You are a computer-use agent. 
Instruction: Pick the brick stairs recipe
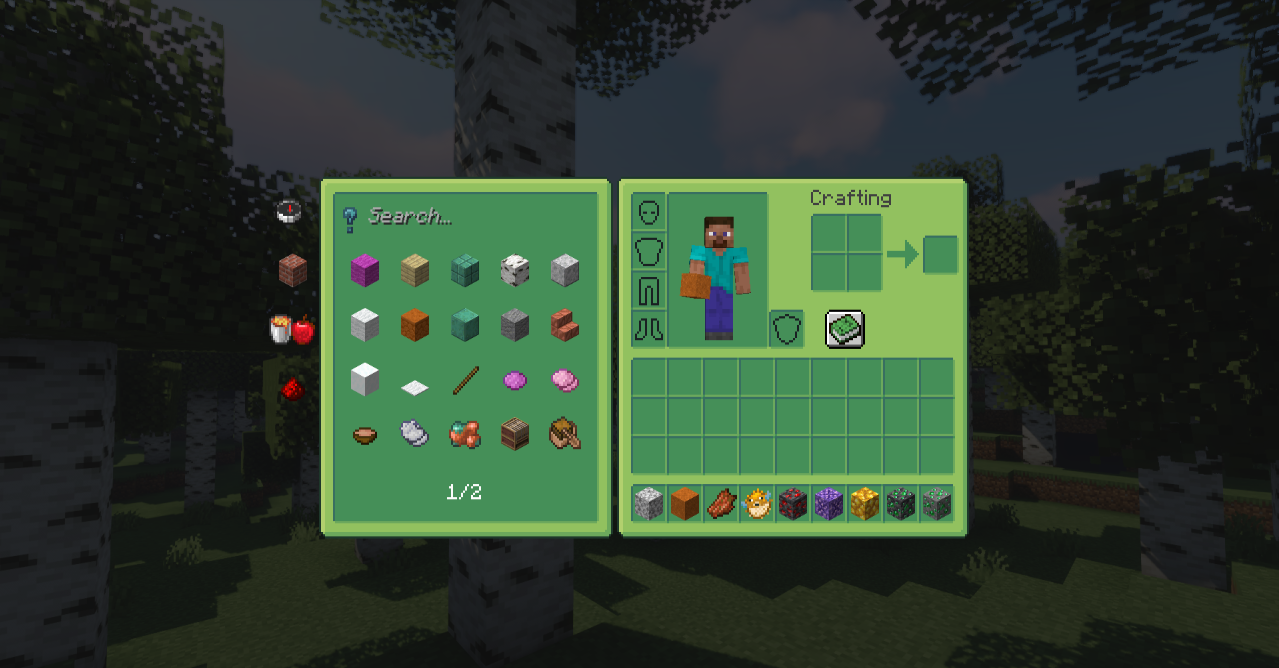click(x=565, y=325)
